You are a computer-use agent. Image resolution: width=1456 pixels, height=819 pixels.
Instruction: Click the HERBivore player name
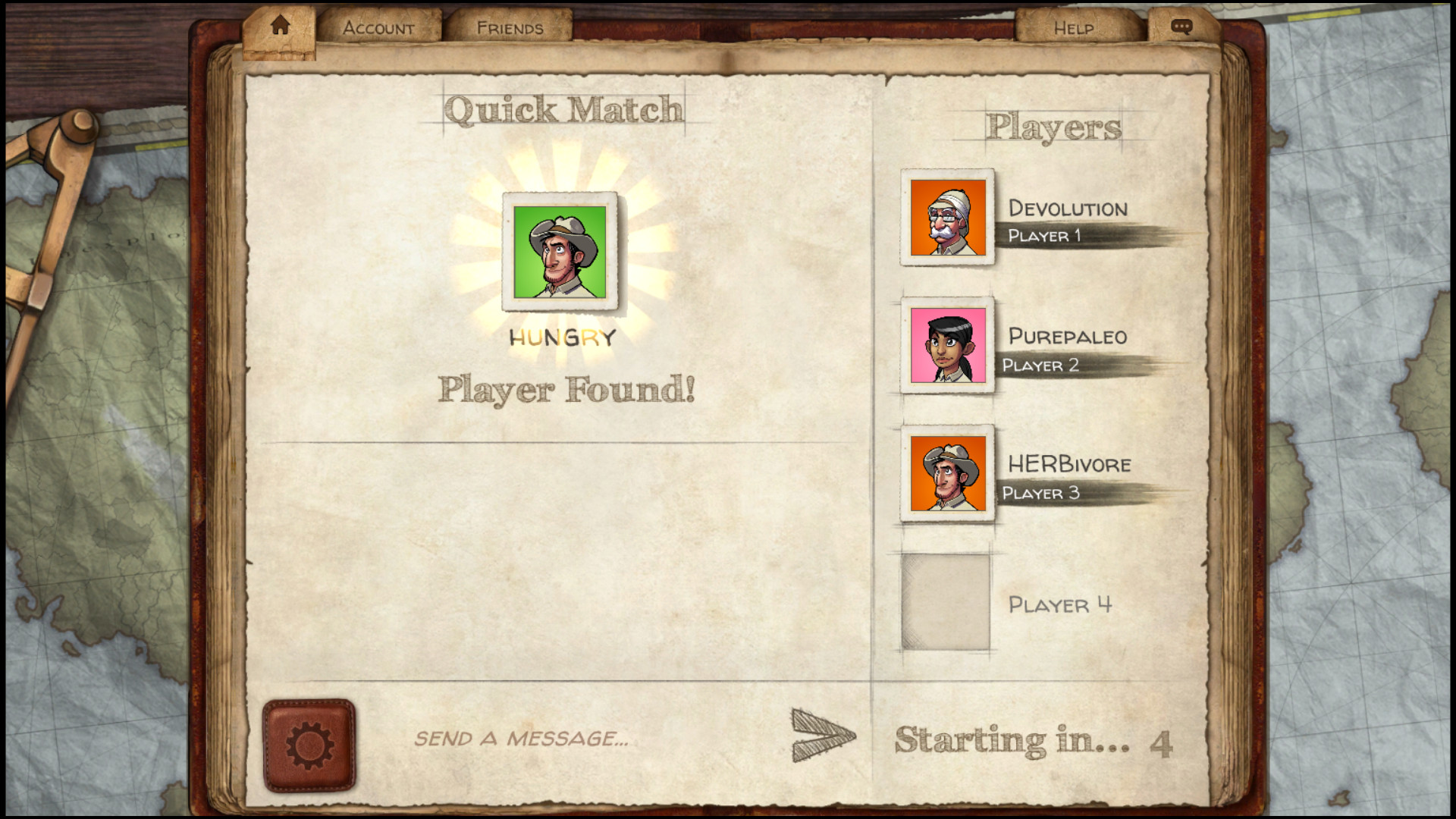point(1069,465)
